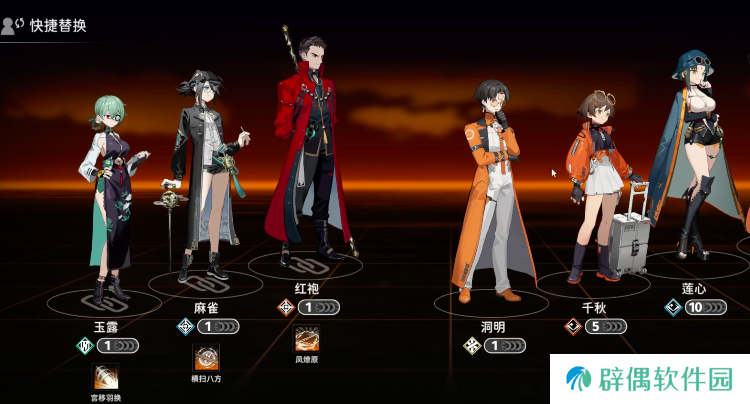This screenshot has height=404, width=750.
Task: Open the 横扫八方 skill icon
Action: [206, 357]
